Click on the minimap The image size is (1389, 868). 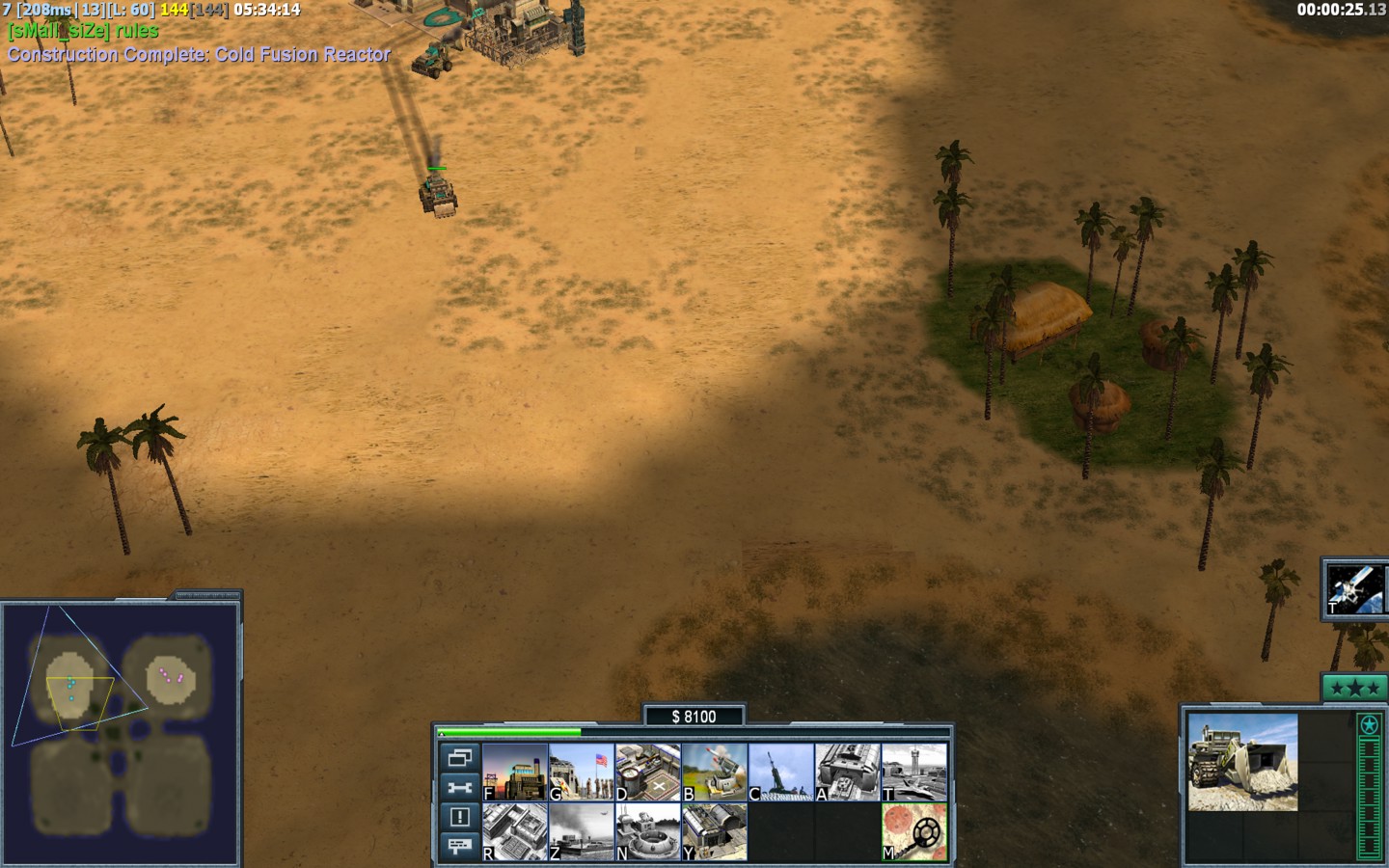coord(120,733)
